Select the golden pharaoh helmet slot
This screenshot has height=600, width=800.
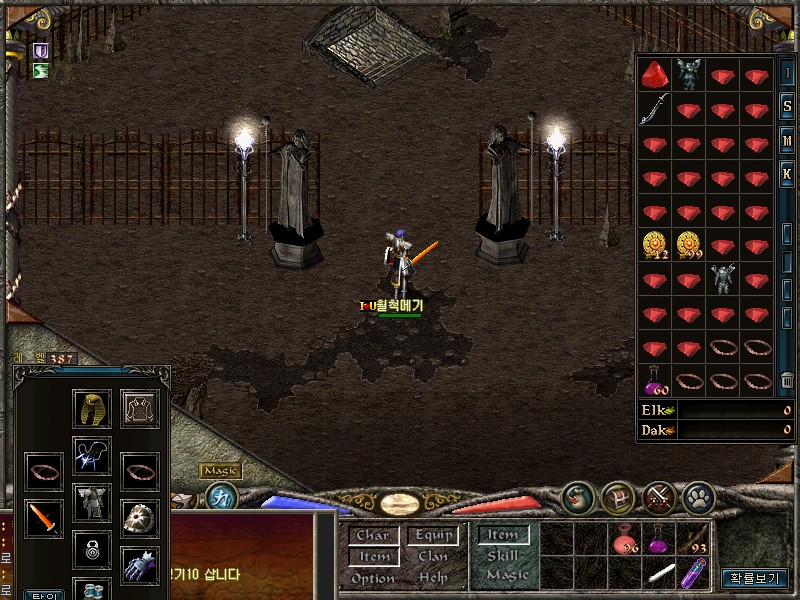(91, 408)
